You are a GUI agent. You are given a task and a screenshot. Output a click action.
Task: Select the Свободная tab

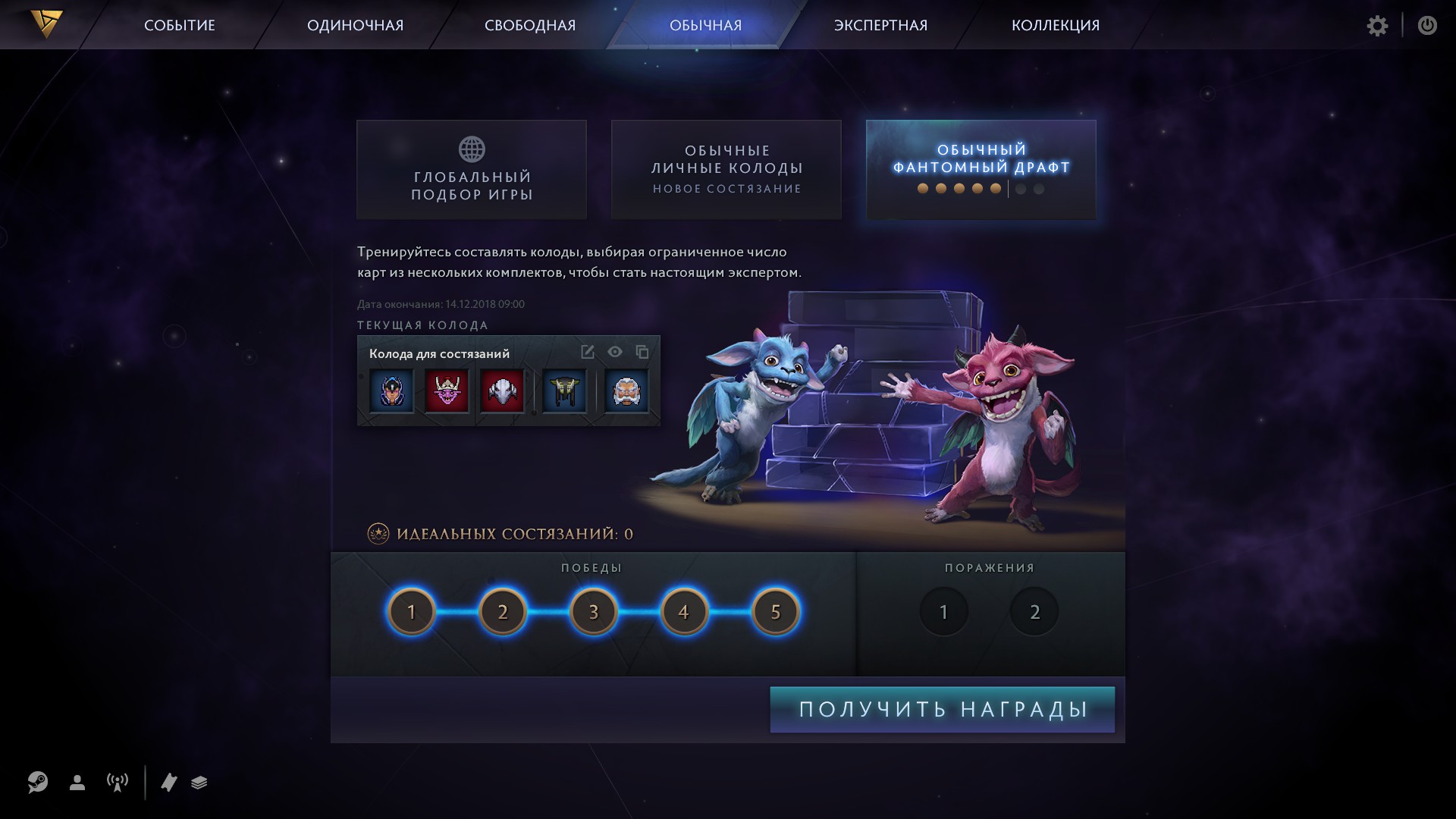pos(530,25)
